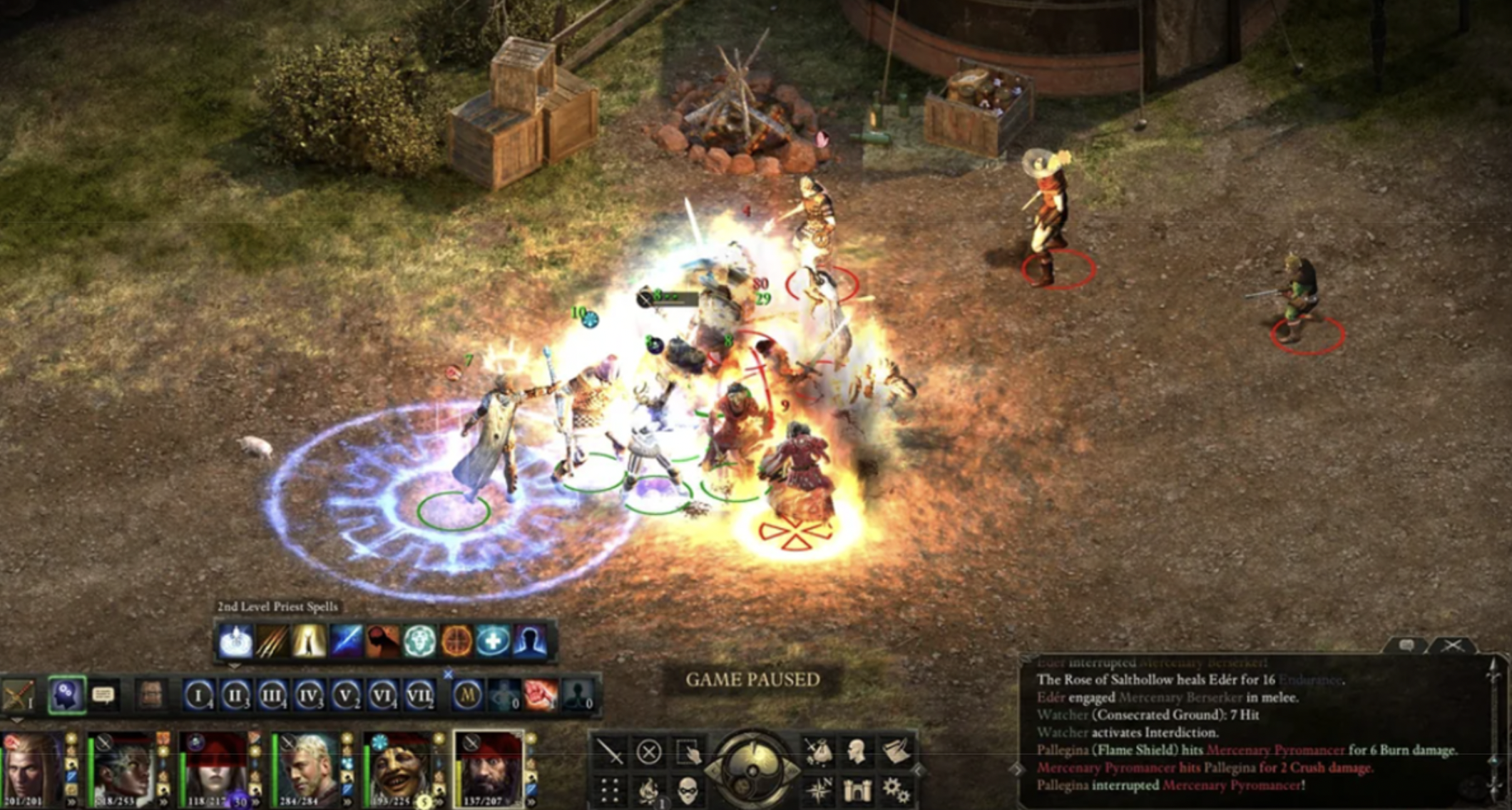Use the red fist ability
This screenshot has height=810, width=1512.
(541, 694)
